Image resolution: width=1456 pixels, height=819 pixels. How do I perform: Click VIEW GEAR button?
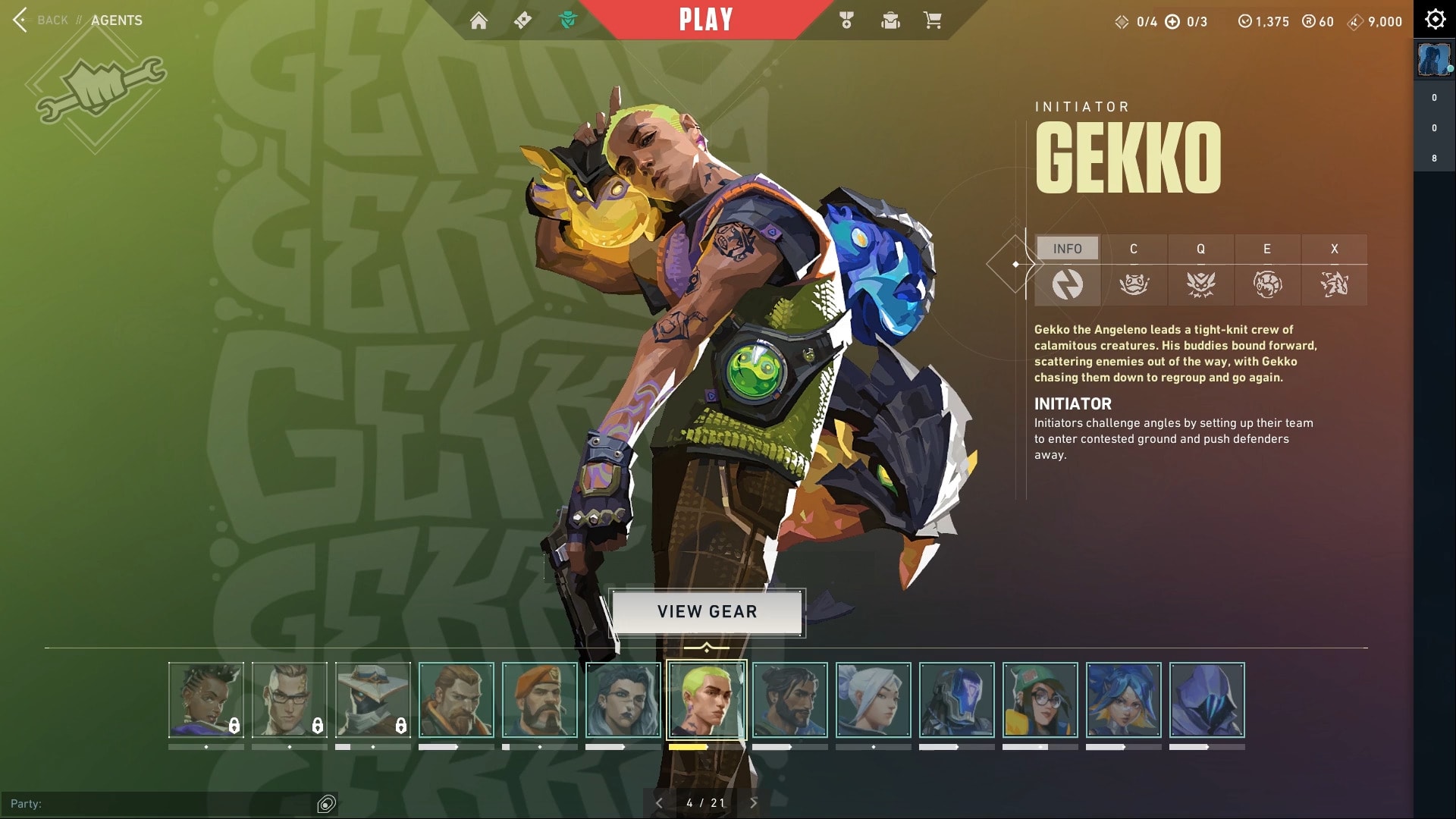click(x=707, y=612)
